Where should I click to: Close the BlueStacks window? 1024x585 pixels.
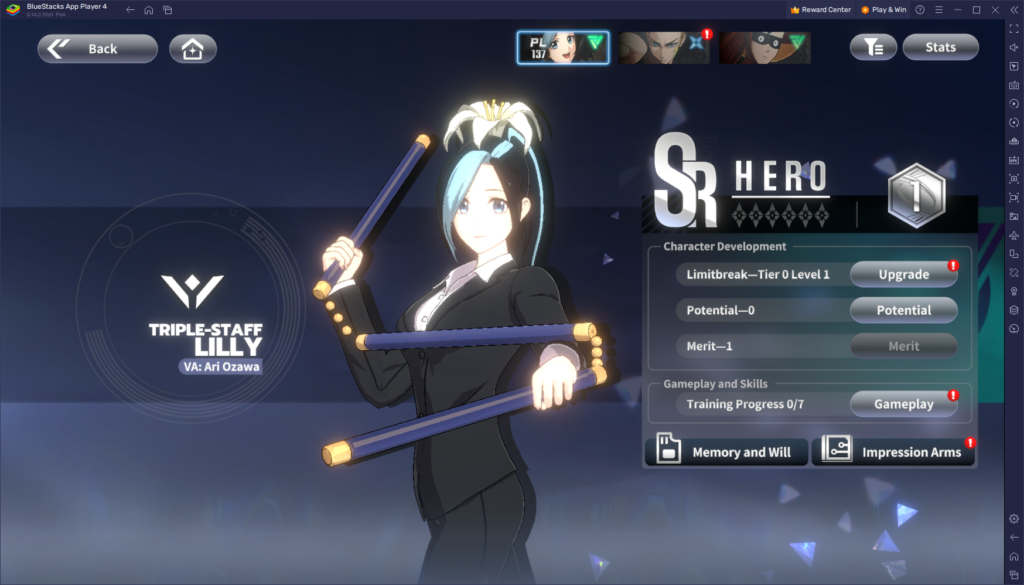(996, 9)
